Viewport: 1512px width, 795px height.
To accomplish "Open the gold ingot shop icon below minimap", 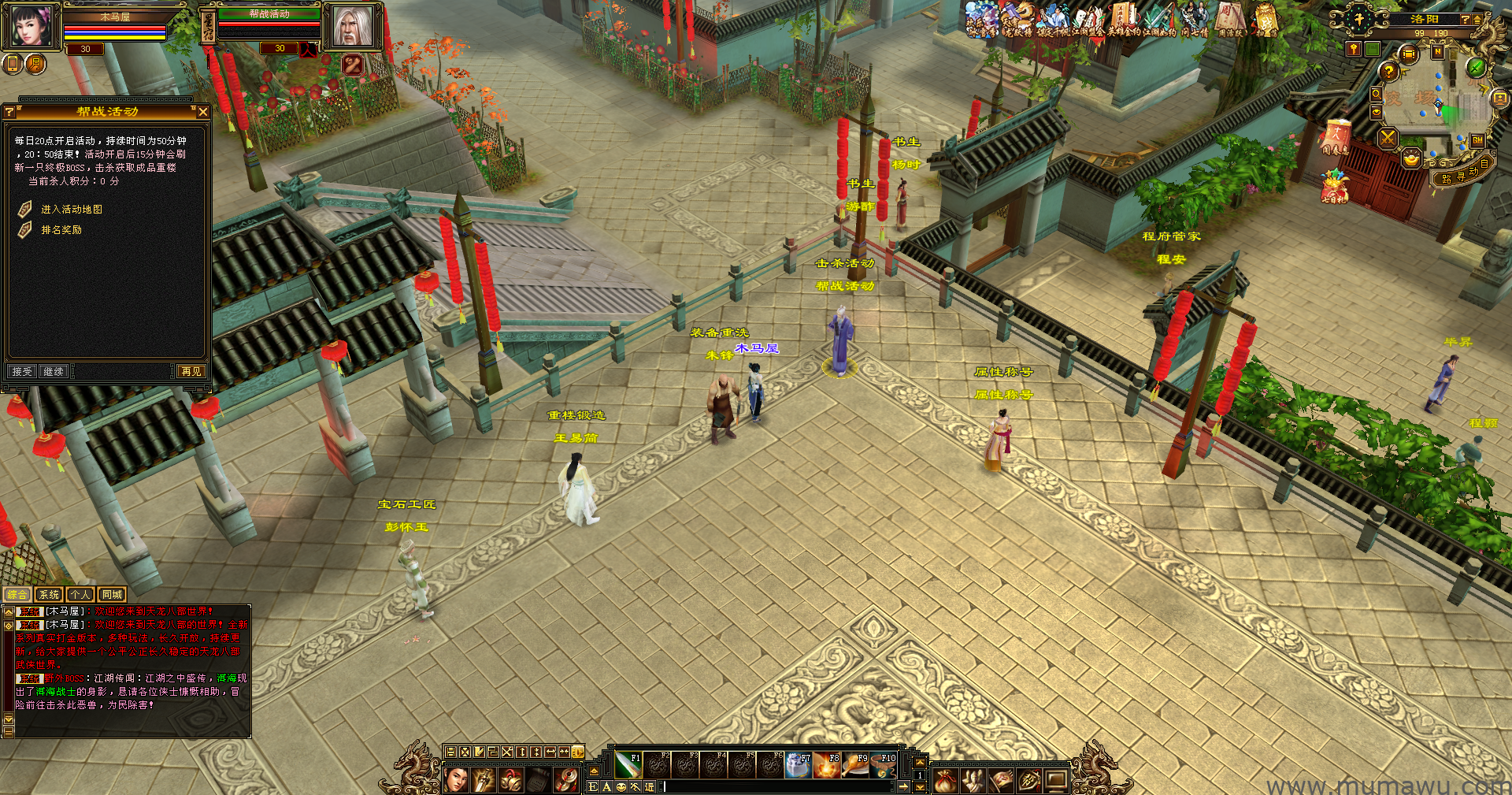I will 1412,158.
